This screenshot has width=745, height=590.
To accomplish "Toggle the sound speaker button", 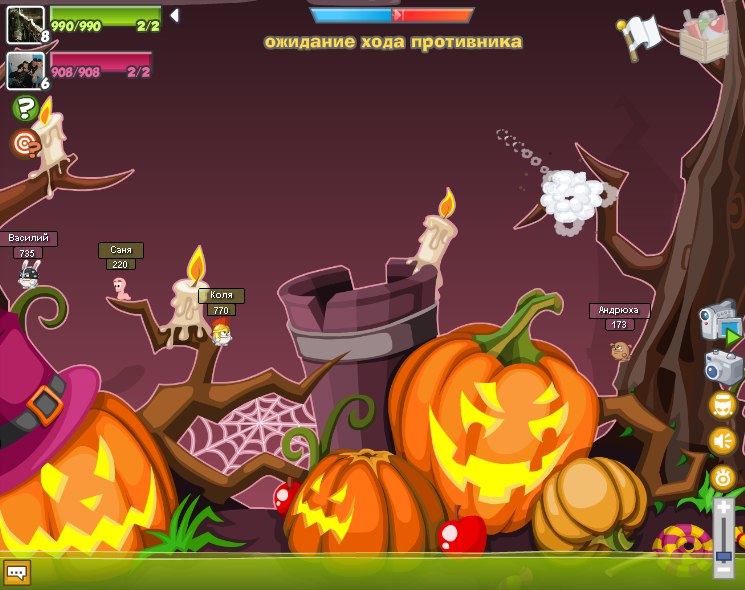I will pyautogui.click(x=723, y=441).
